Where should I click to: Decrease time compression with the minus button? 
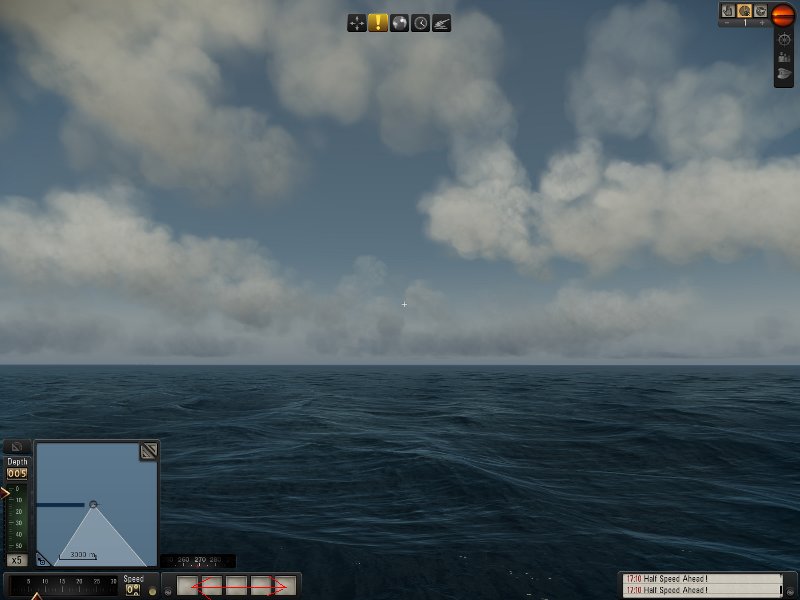tap(727, 23)
